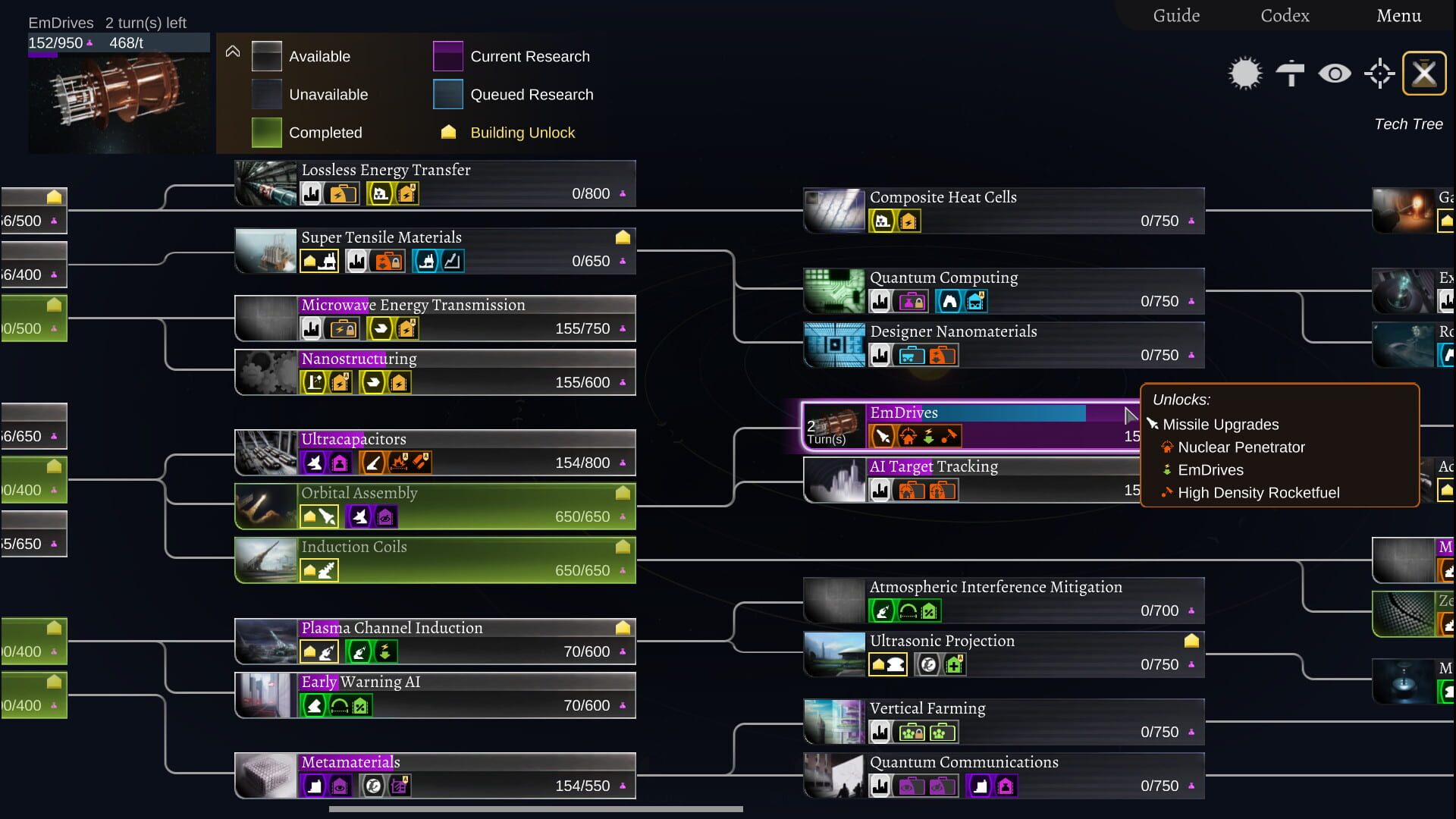The width and height of the screenshot is (1456, 819).
Task: Click the Missile Upgrades icon on the EmDrives node
Action: coord(882,436)
